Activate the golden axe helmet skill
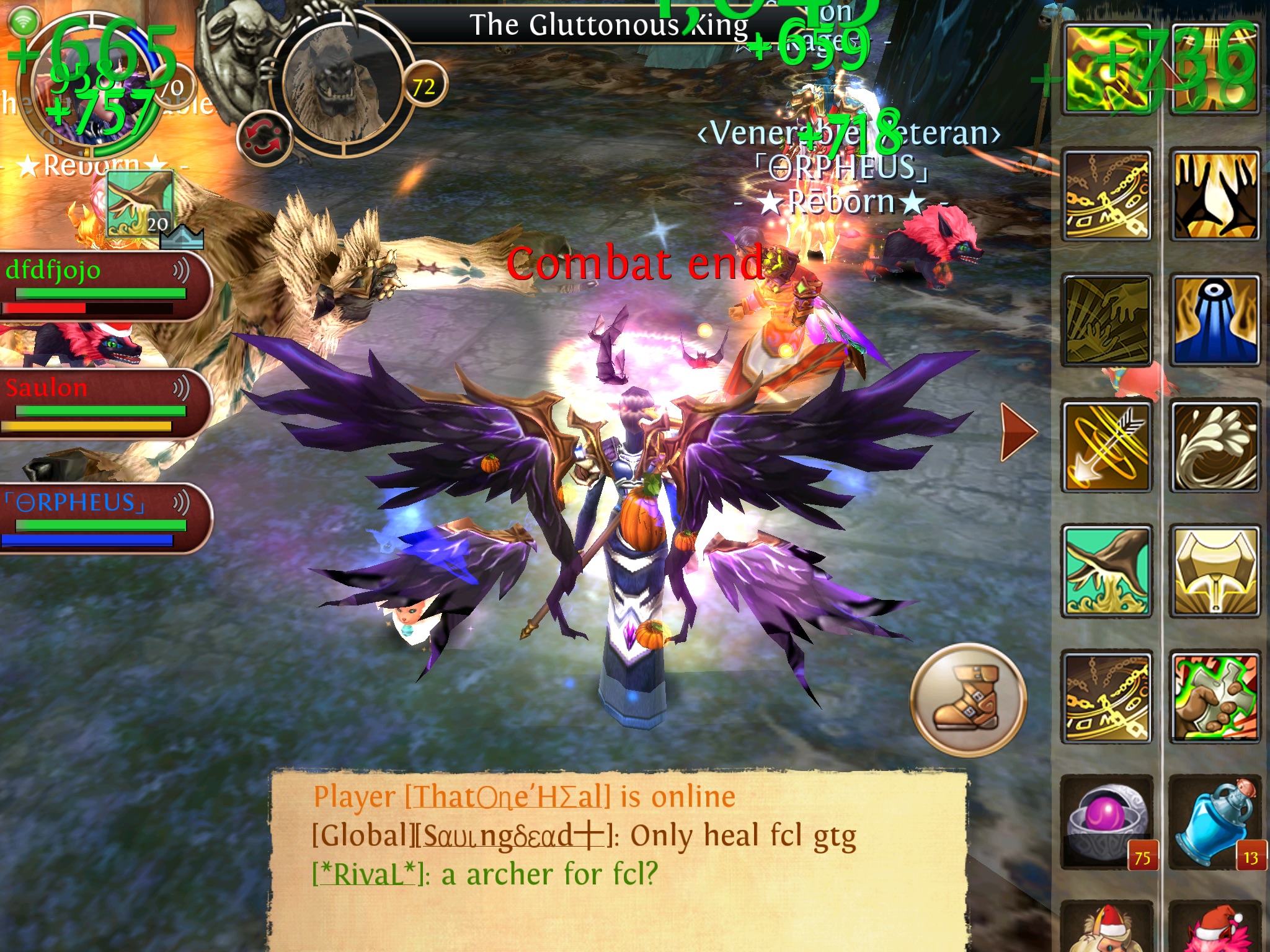The height and width of the screenshot is (952, 1270). tap(1214, 571)
